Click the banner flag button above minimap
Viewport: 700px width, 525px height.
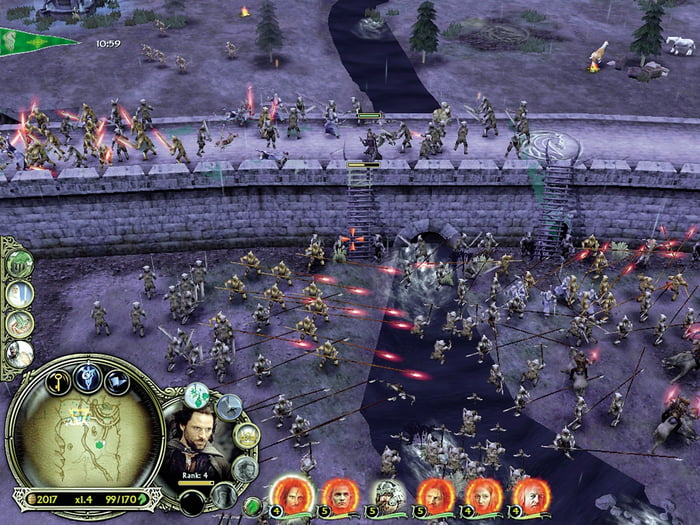click(117, 381)
